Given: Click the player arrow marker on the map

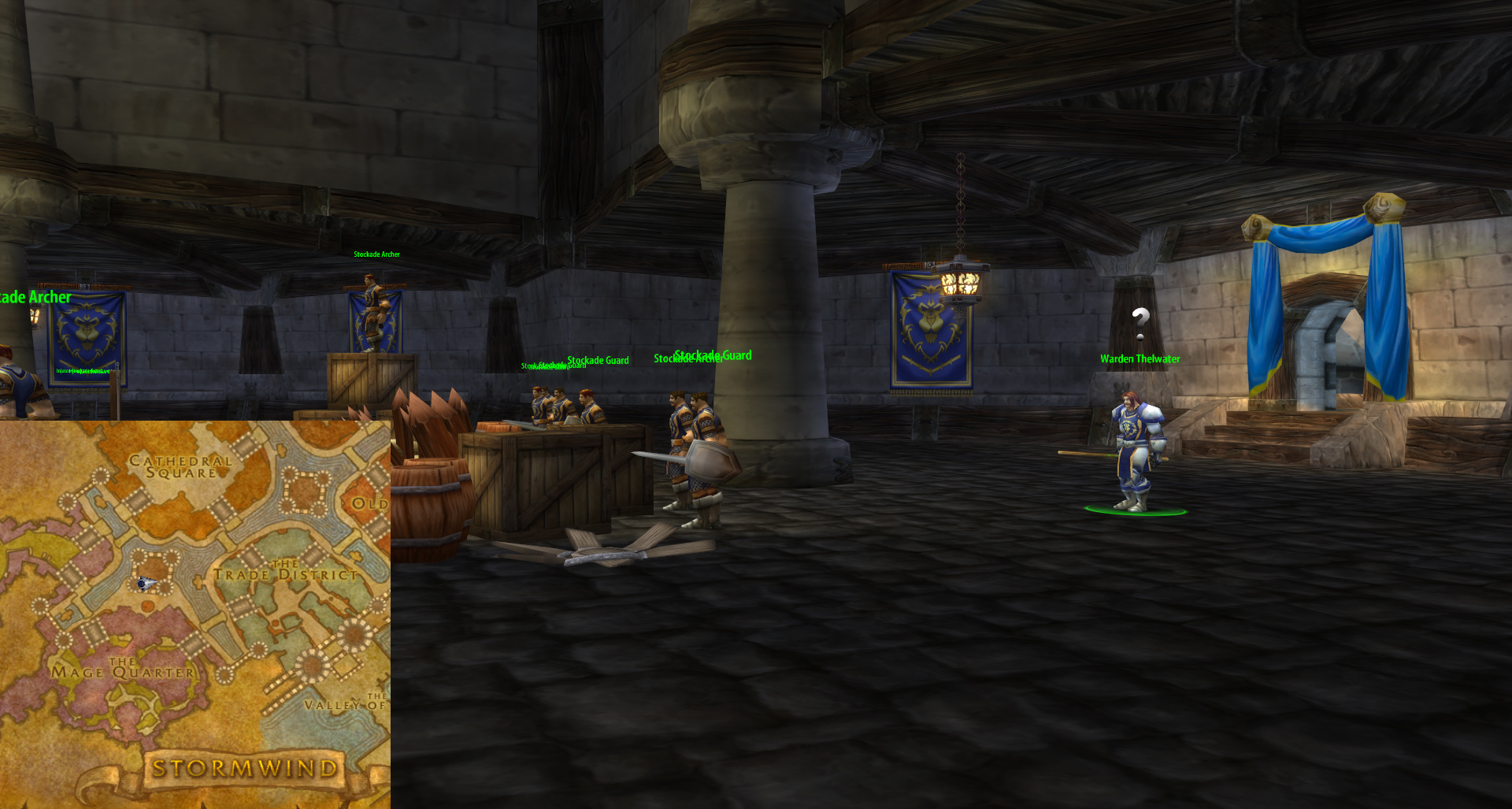Looking at the screenshot, I should (146, 584).
